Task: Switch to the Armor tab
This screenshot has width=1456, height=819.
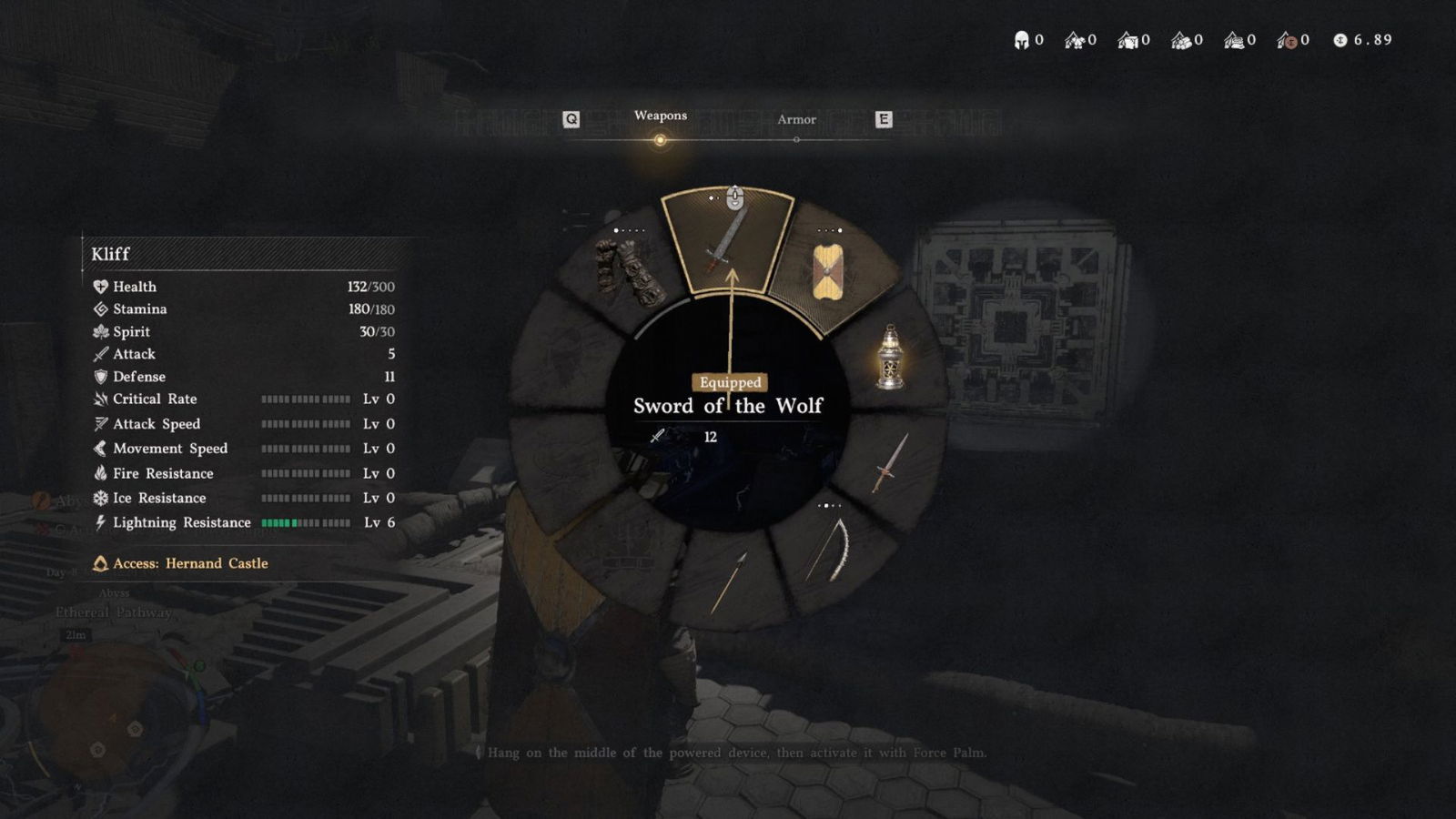Action: click(796, 120)
